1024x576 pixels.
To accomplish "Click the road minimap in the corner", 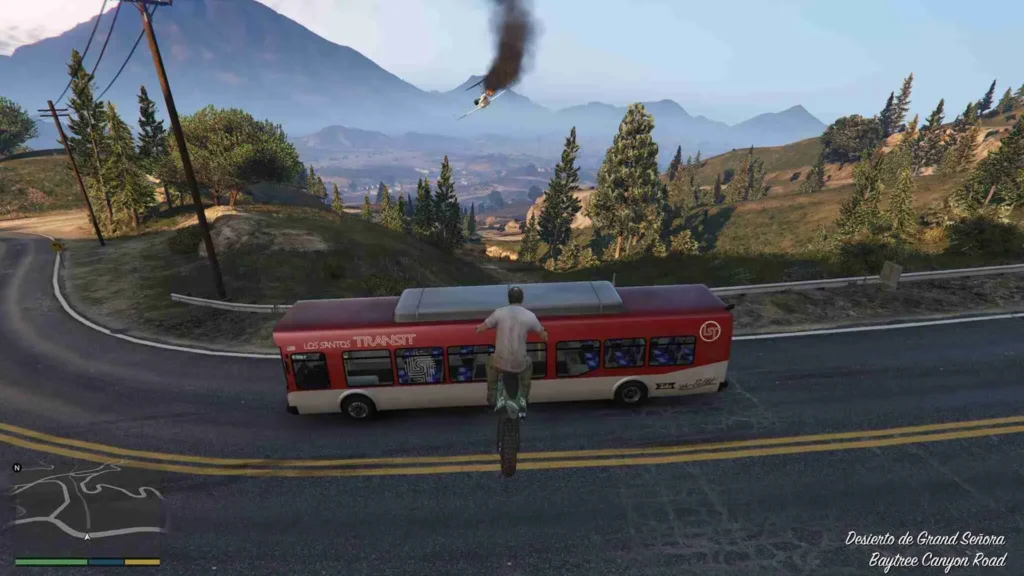I will point(87,509).
